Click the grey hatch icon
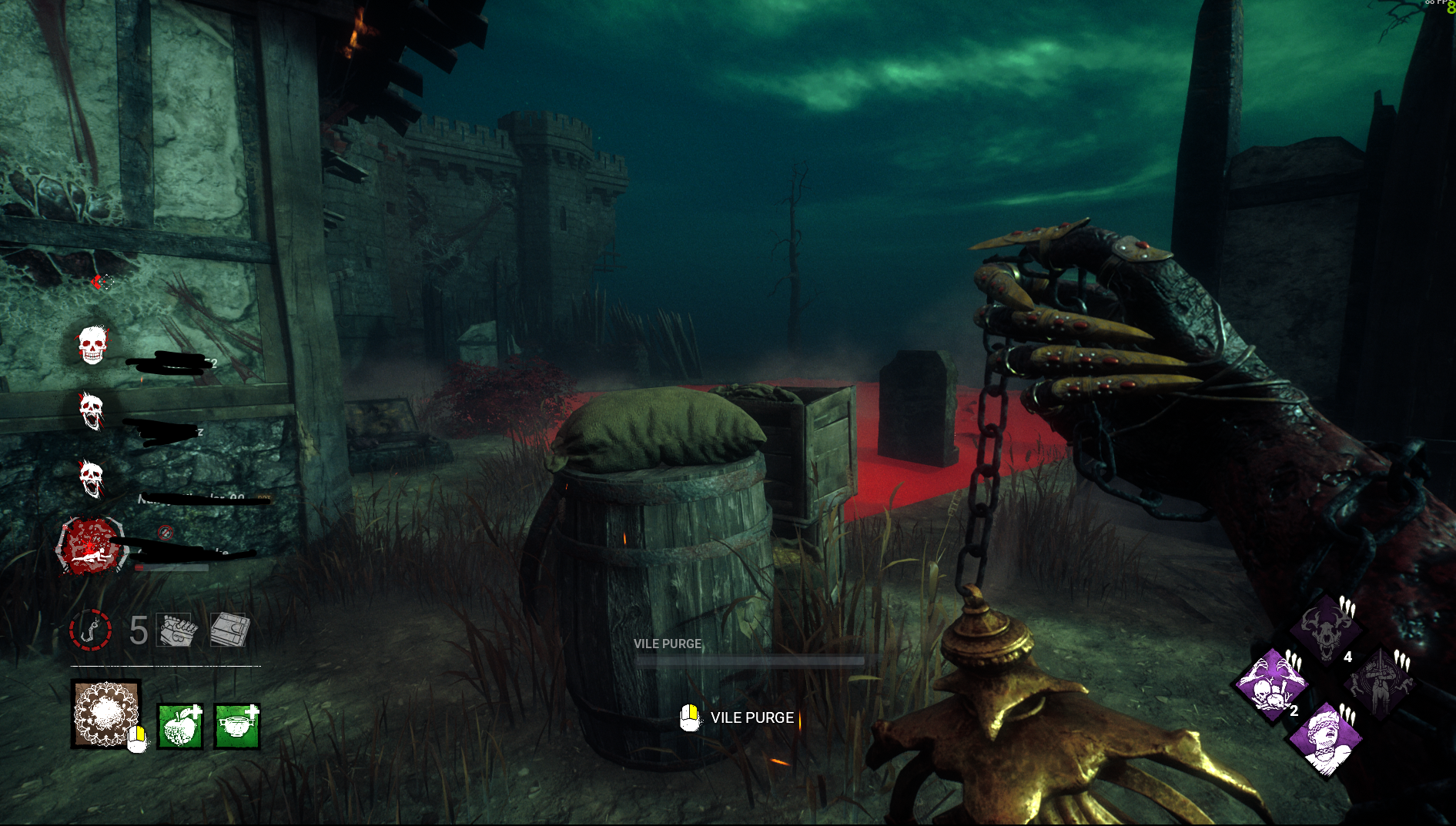 229,630
